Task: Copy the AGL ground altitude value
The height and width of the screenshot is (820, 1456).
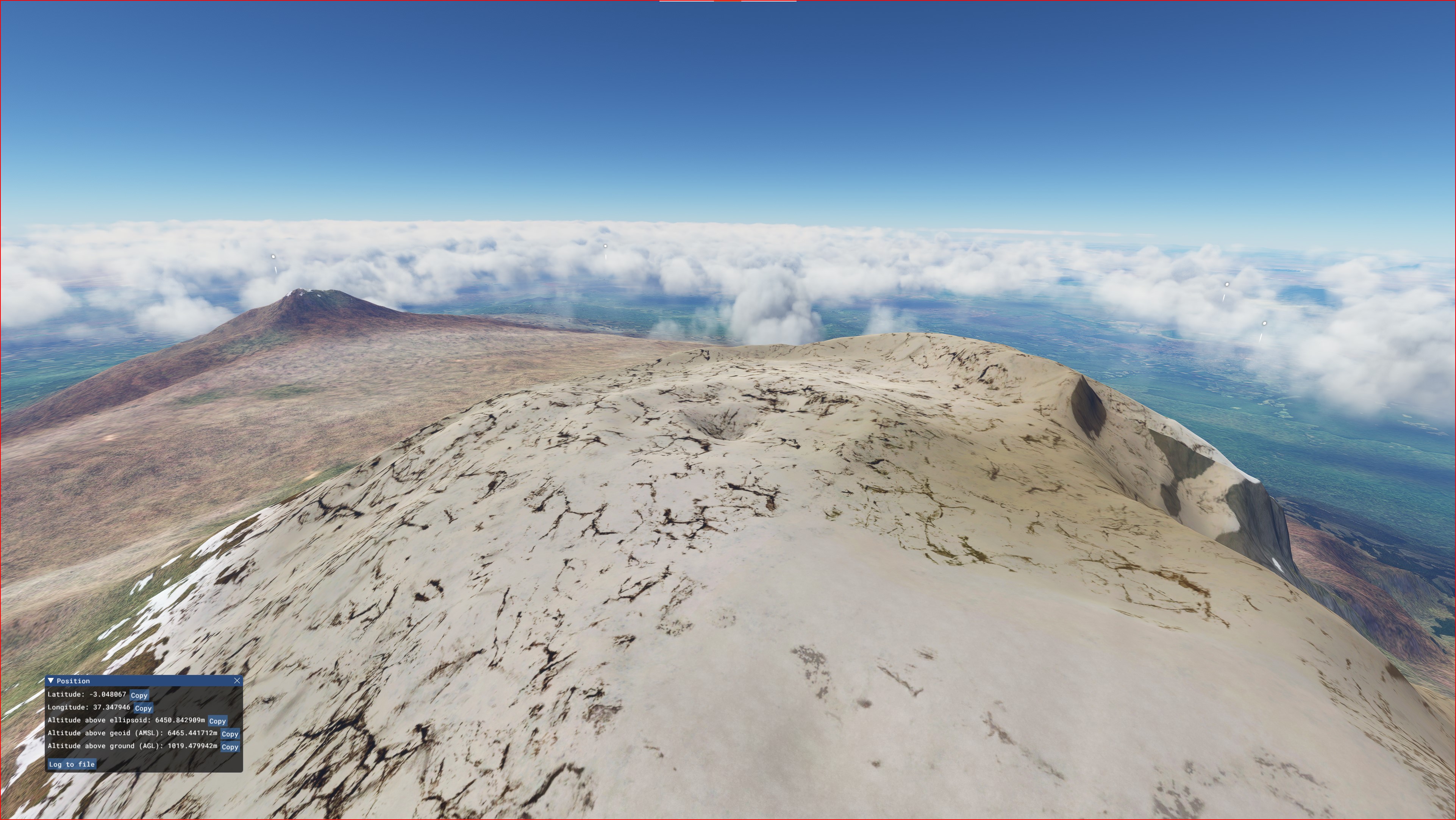Action: tap(230, 747)
